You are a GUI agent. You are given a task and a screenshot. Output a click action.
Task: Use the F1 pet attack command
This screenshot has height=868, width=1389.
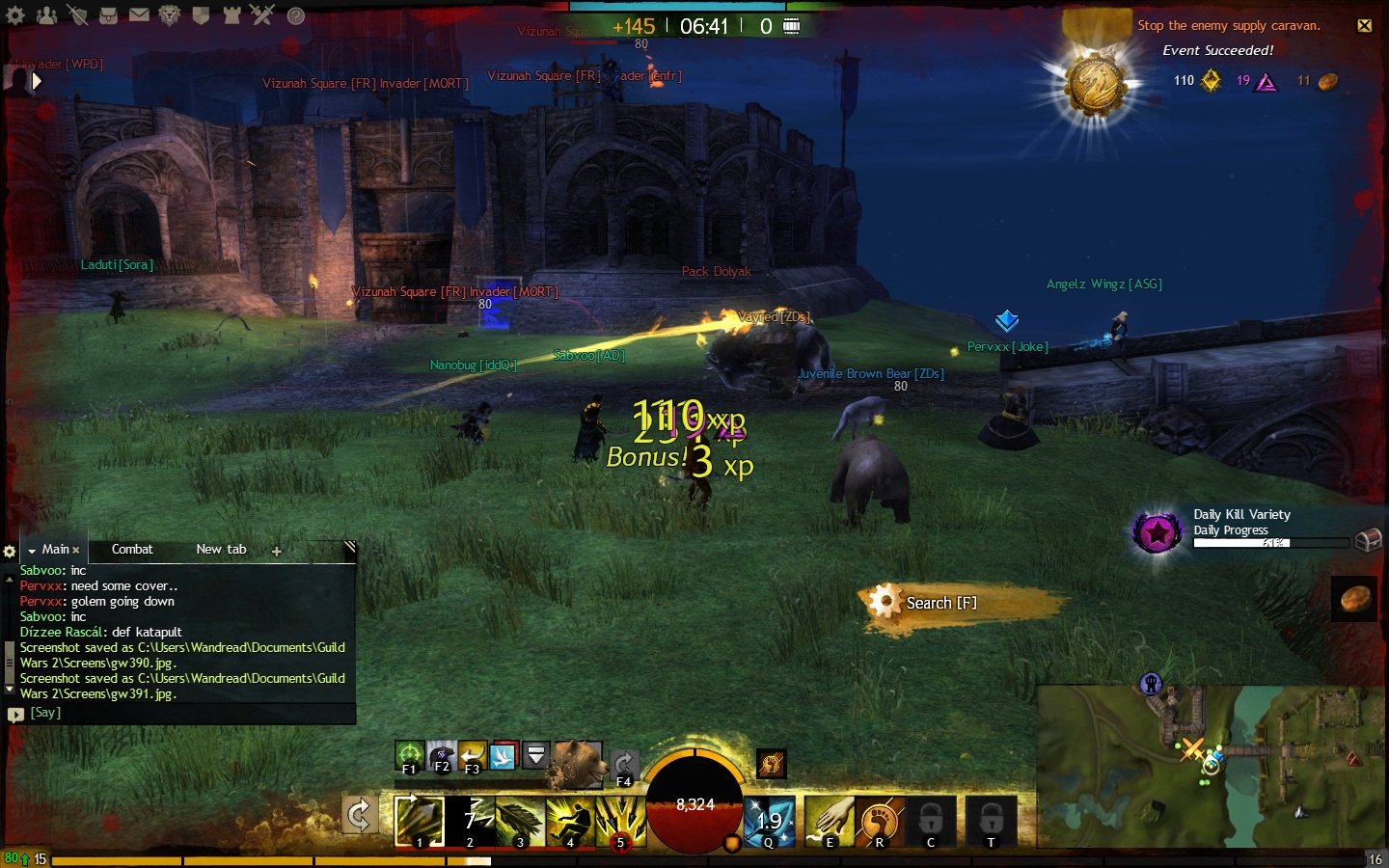pyautogui.click(x=409, y=755)
